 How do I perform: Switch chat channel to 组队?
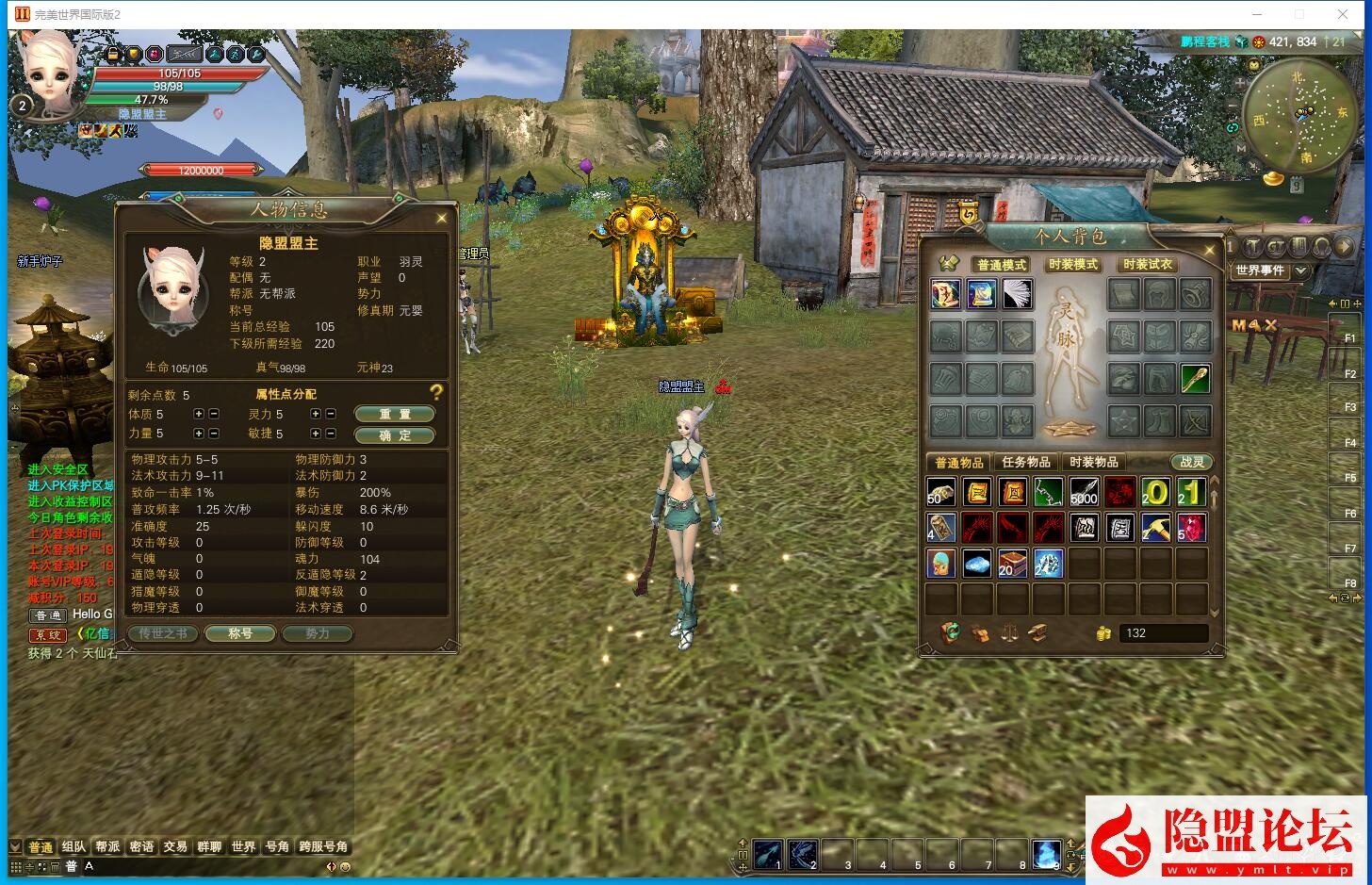click(73, 847)
